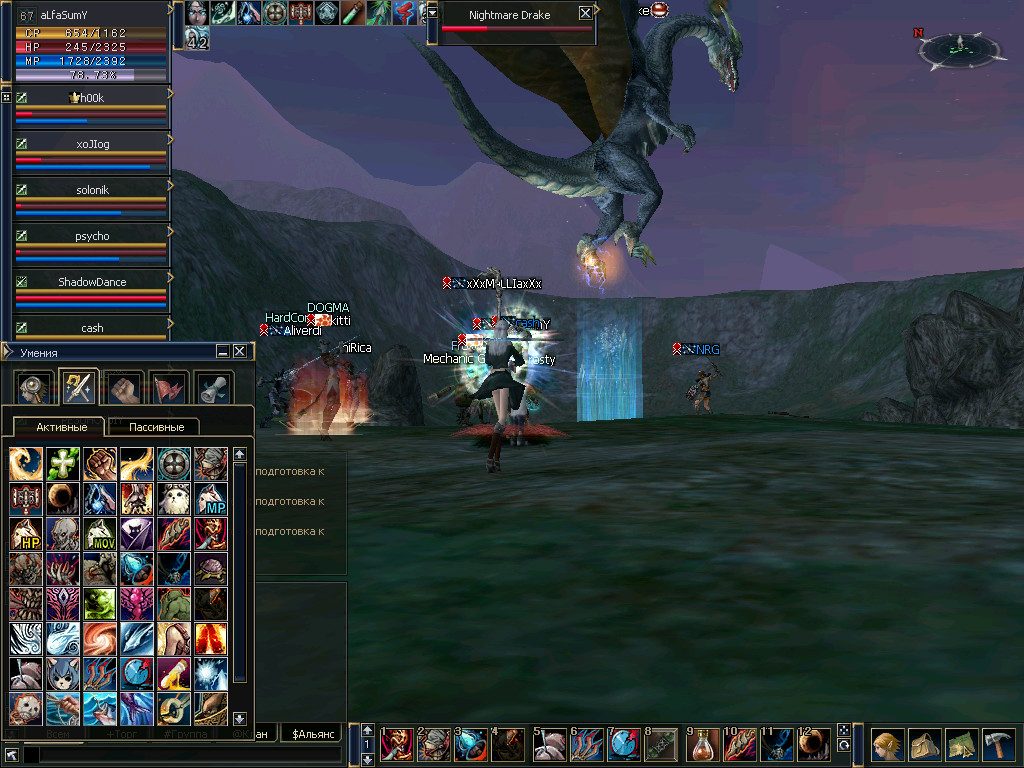The image size is (1024, 768).
Task: Open the magnifying glass skill category tab
Action: tap(32, 387)
